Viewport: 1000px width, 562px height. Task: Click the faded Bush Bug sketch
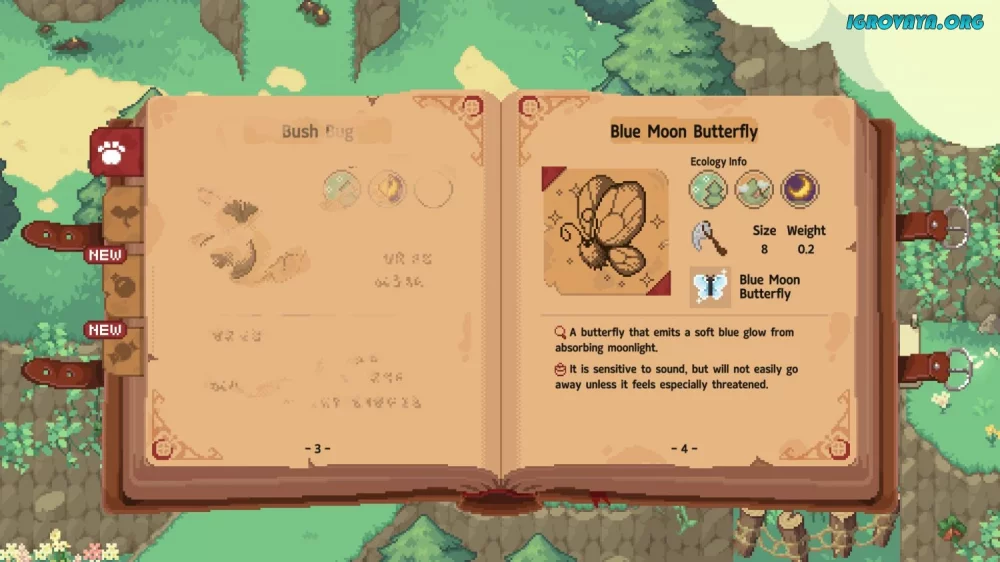coord(245,240)
